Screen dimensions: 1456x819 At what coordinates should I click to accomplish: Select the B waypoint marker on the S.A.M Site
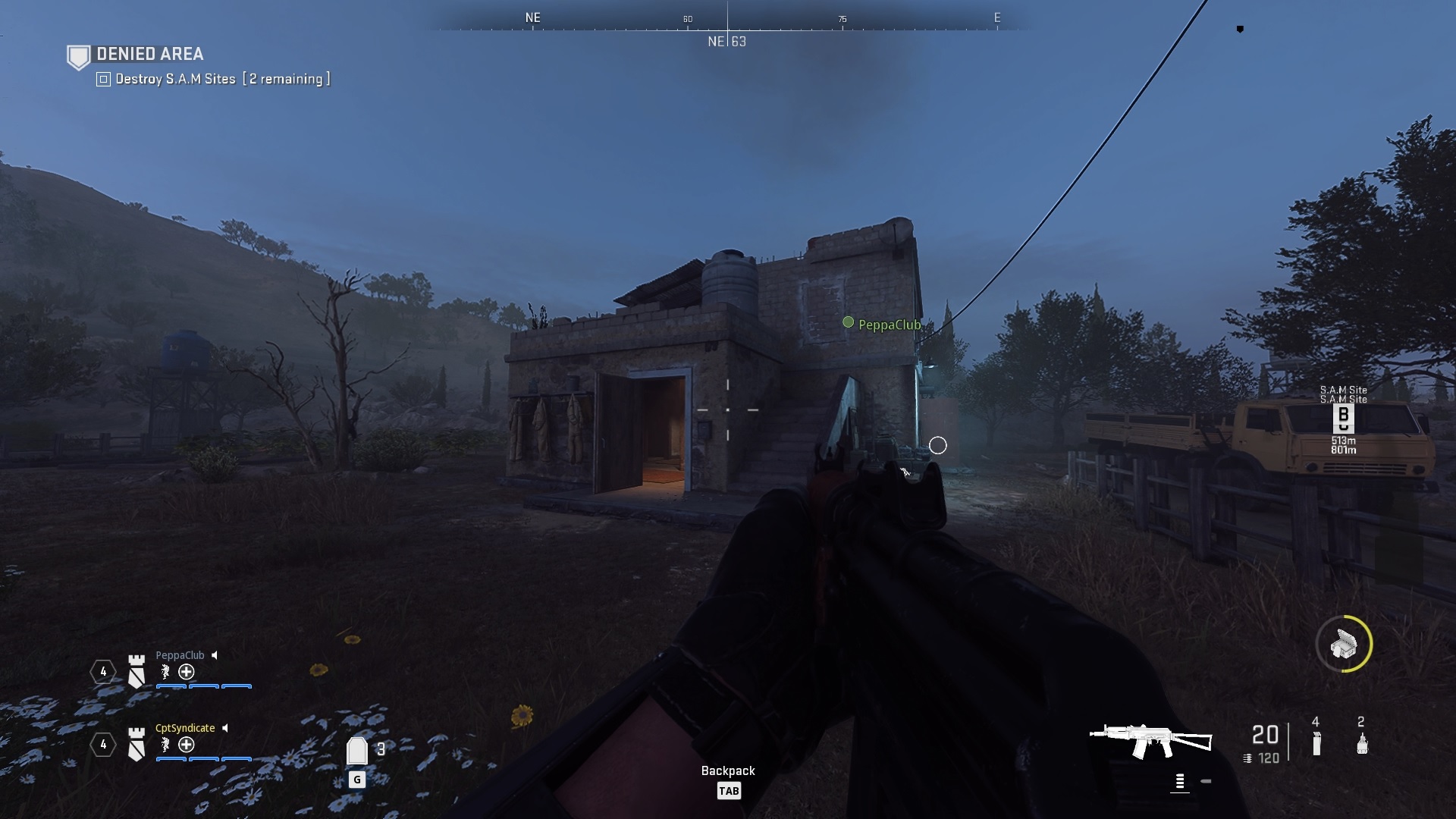1343,418
